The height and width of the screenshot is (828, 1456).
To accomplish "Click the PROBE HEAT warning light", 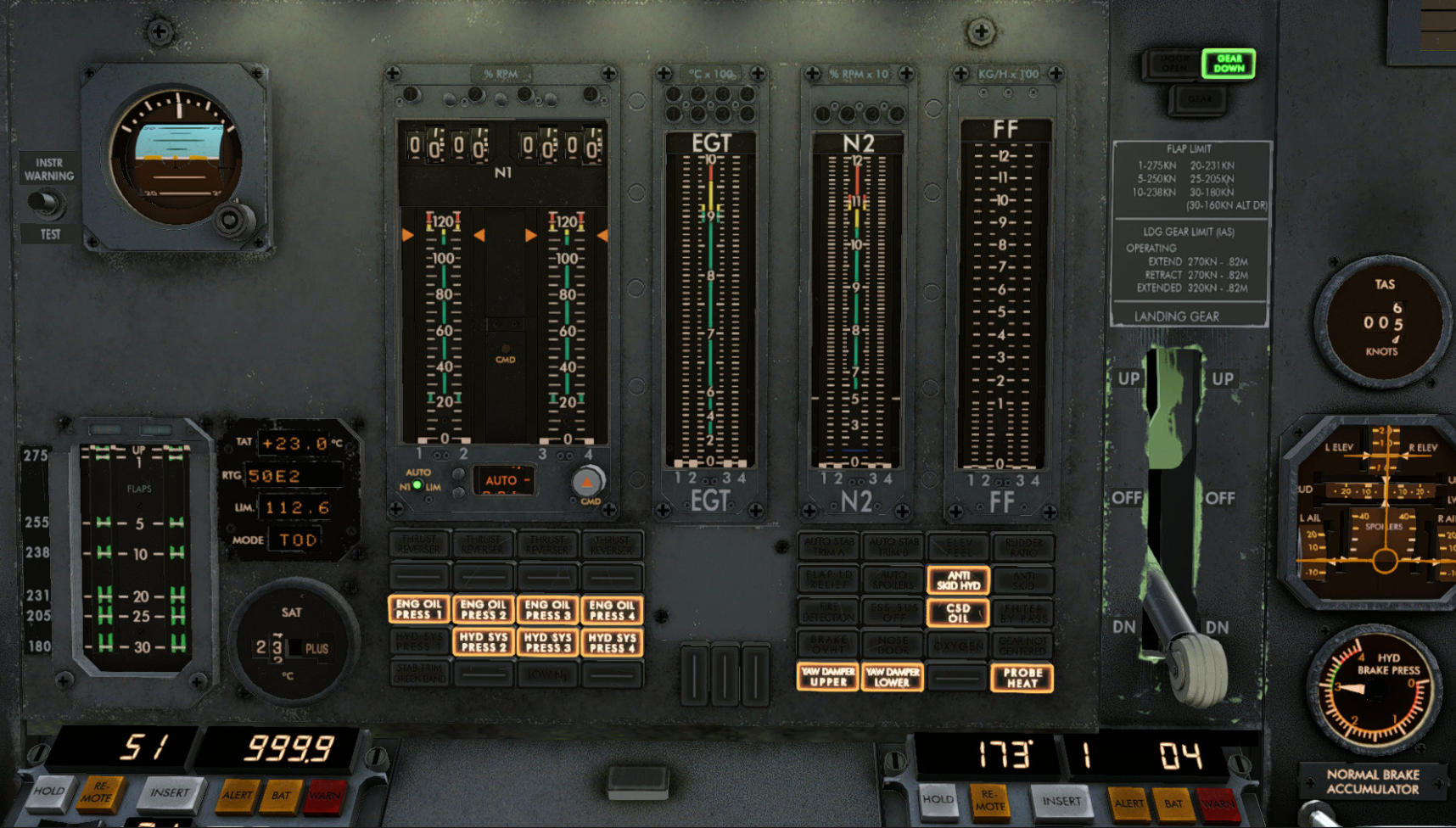I will (1022, 677).
